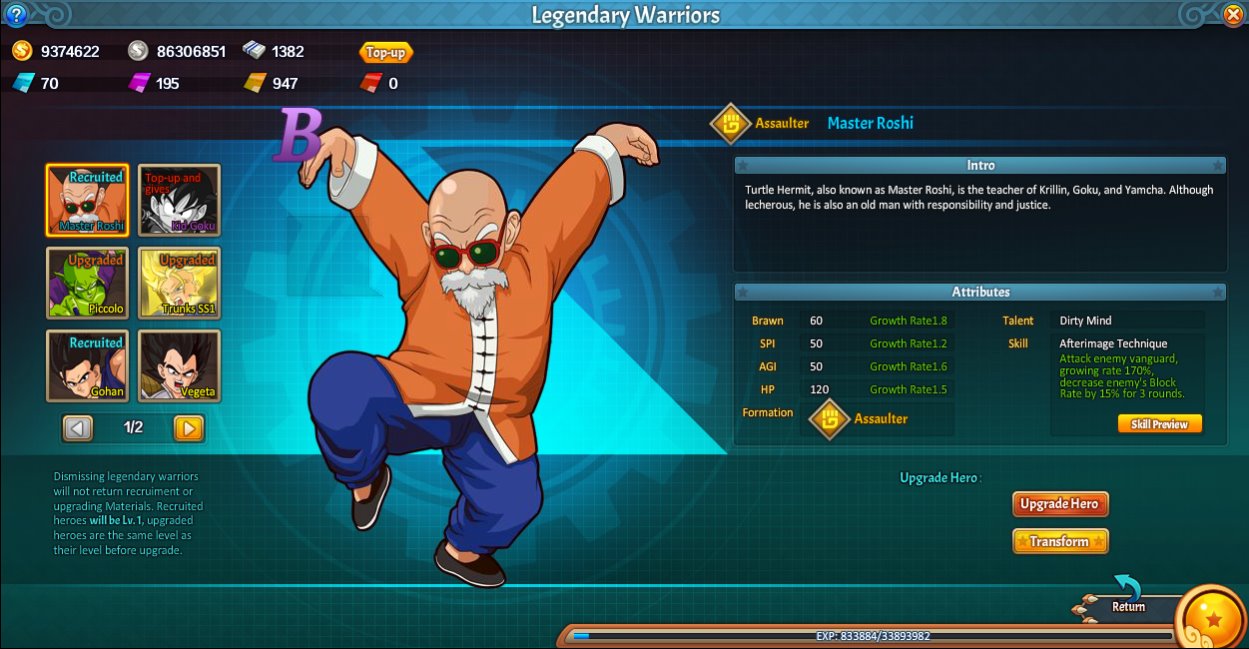Close the Legendary Warriors window
The width and height of the screenshot is (1249, 649).
coord(1233,15)
